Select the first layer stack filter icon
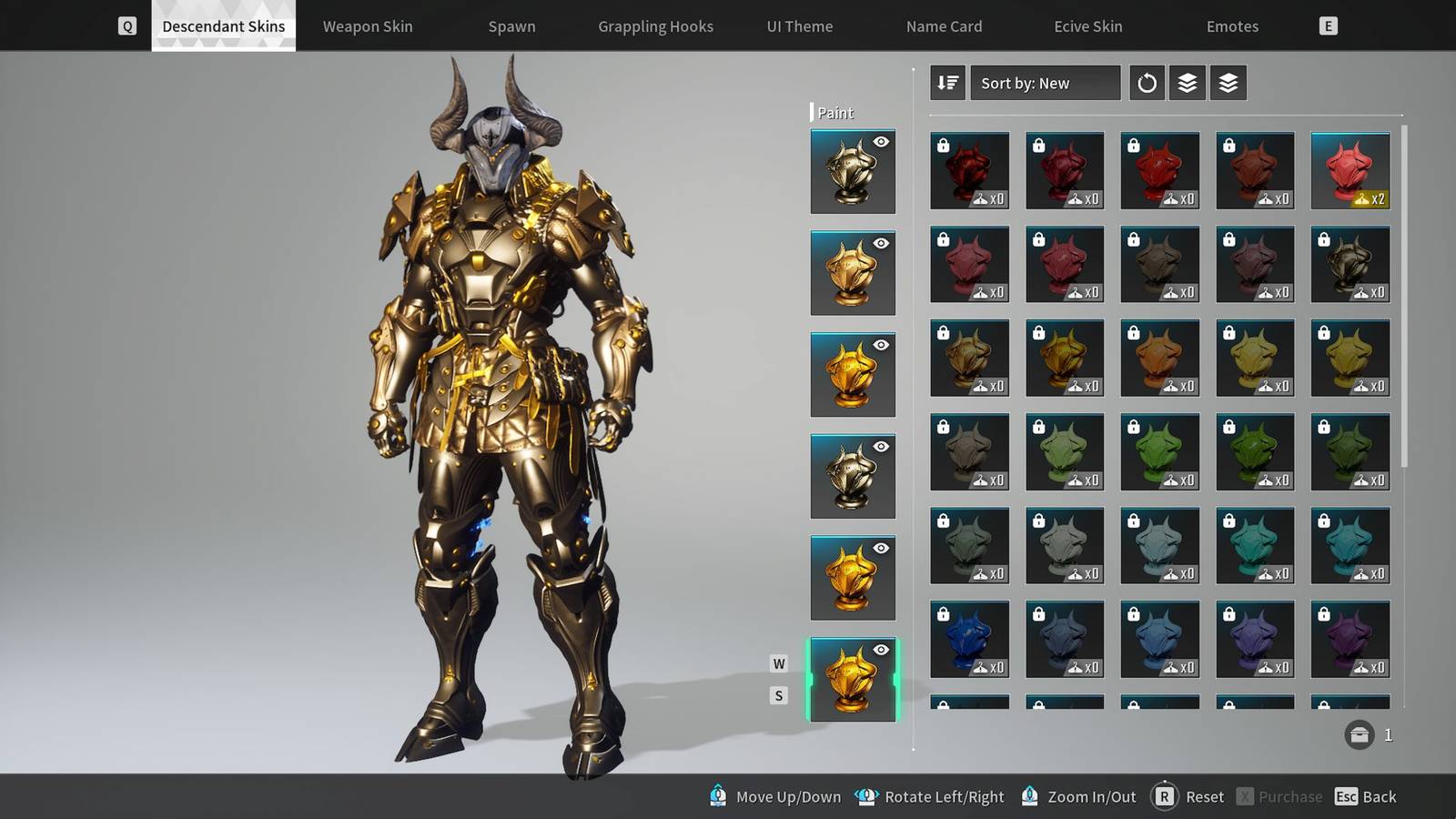The image size is (1456, 819). [x=1187, y=83]
